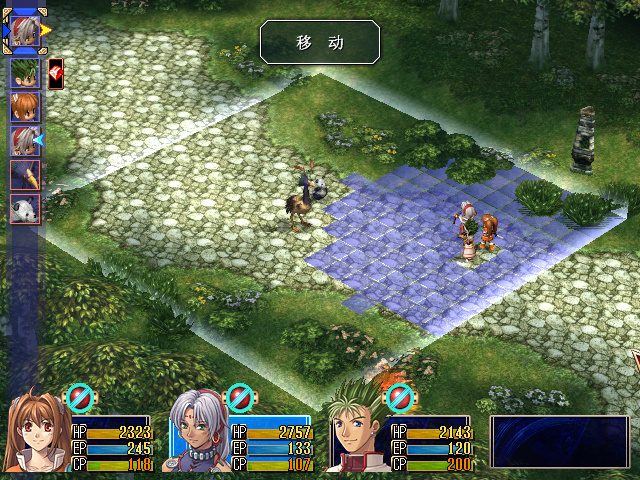The width and height of the screenshot is (640, 480).
Task: Select the green-haired portrait in the turn order
Action: point(24,73)
